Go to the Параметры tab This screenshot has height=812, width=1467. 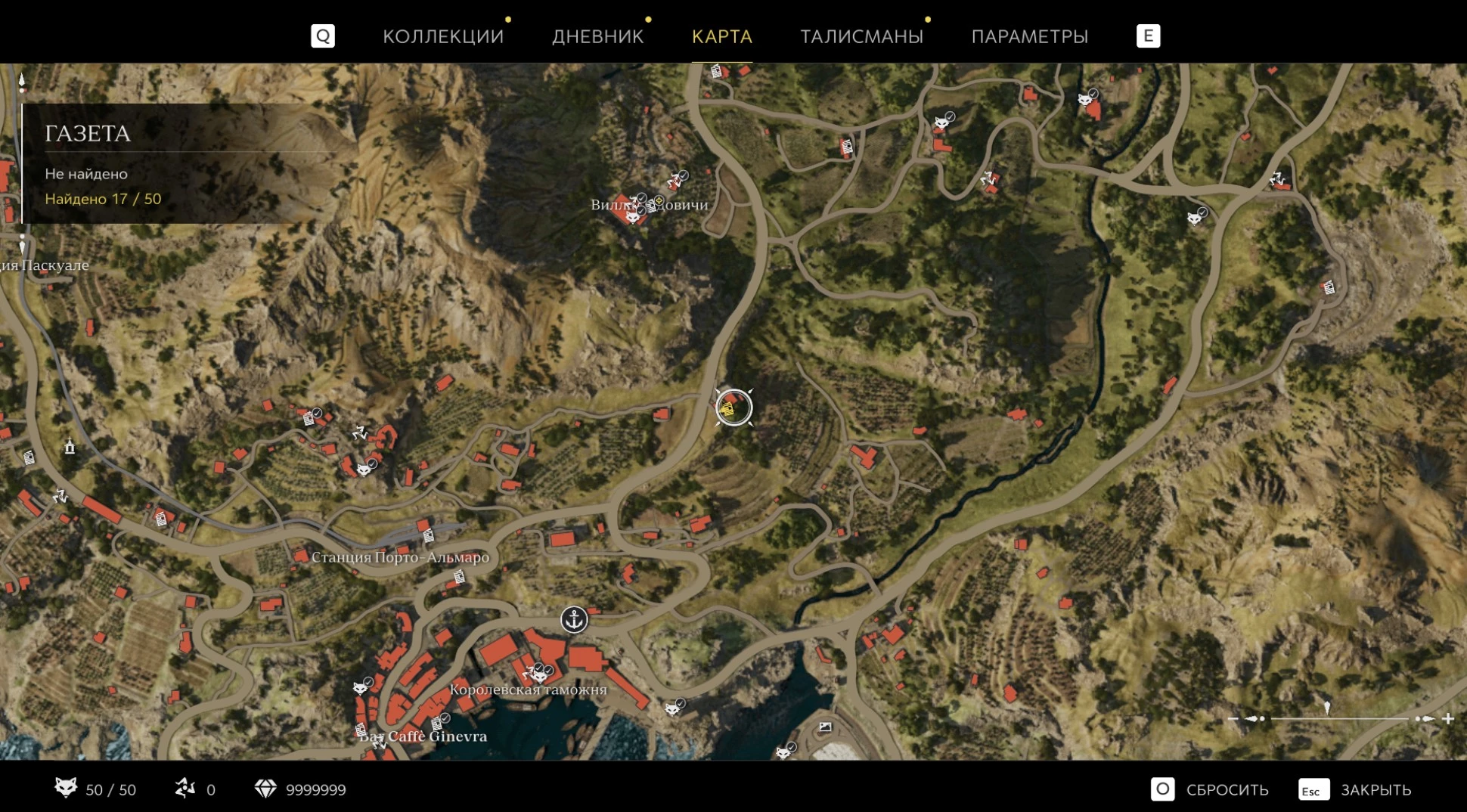[x=1029, y=36]
